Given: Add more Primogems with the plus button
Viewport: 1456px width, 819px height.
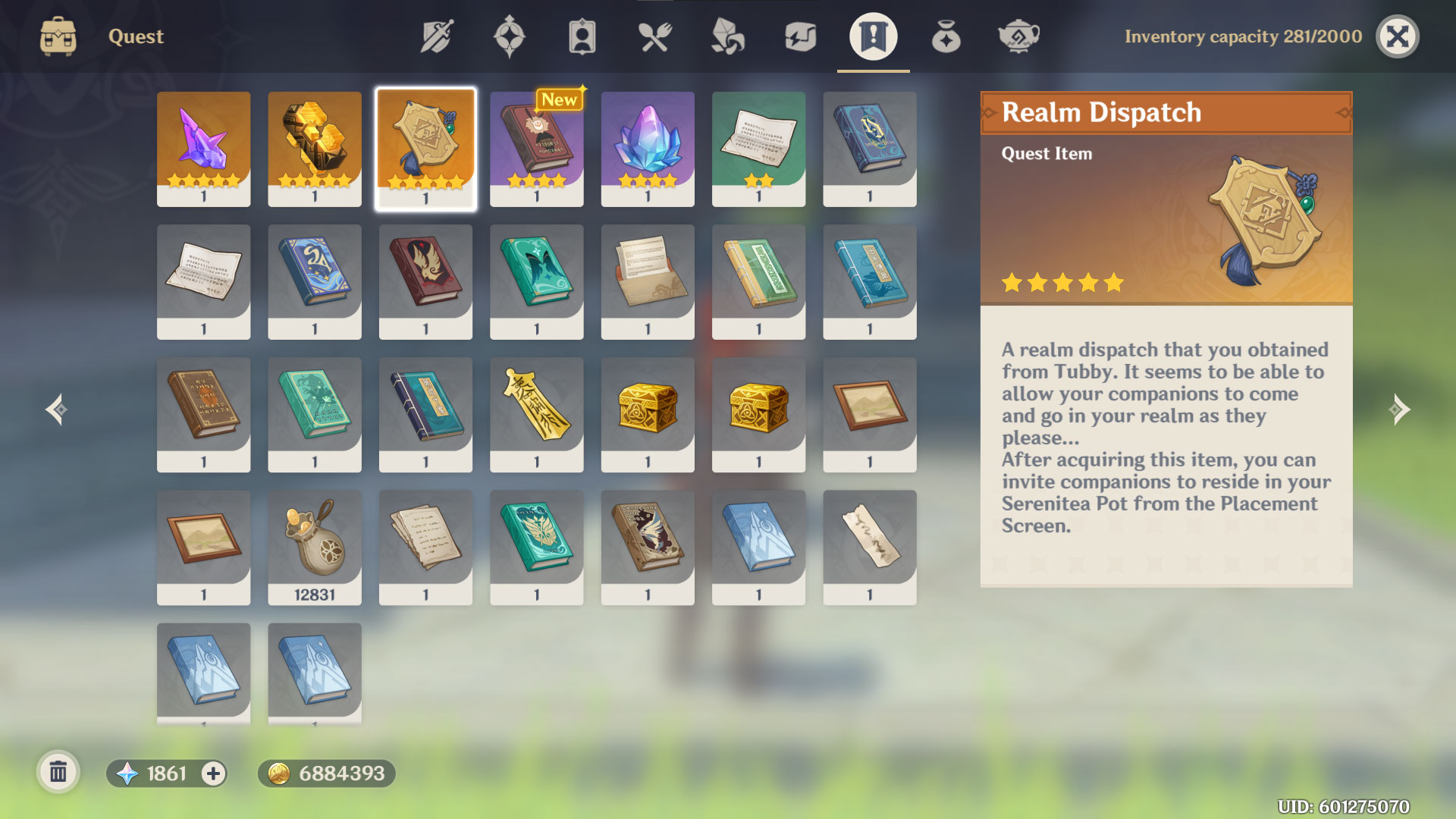Looking at the screenshot, I should click(x=213, y=773).
